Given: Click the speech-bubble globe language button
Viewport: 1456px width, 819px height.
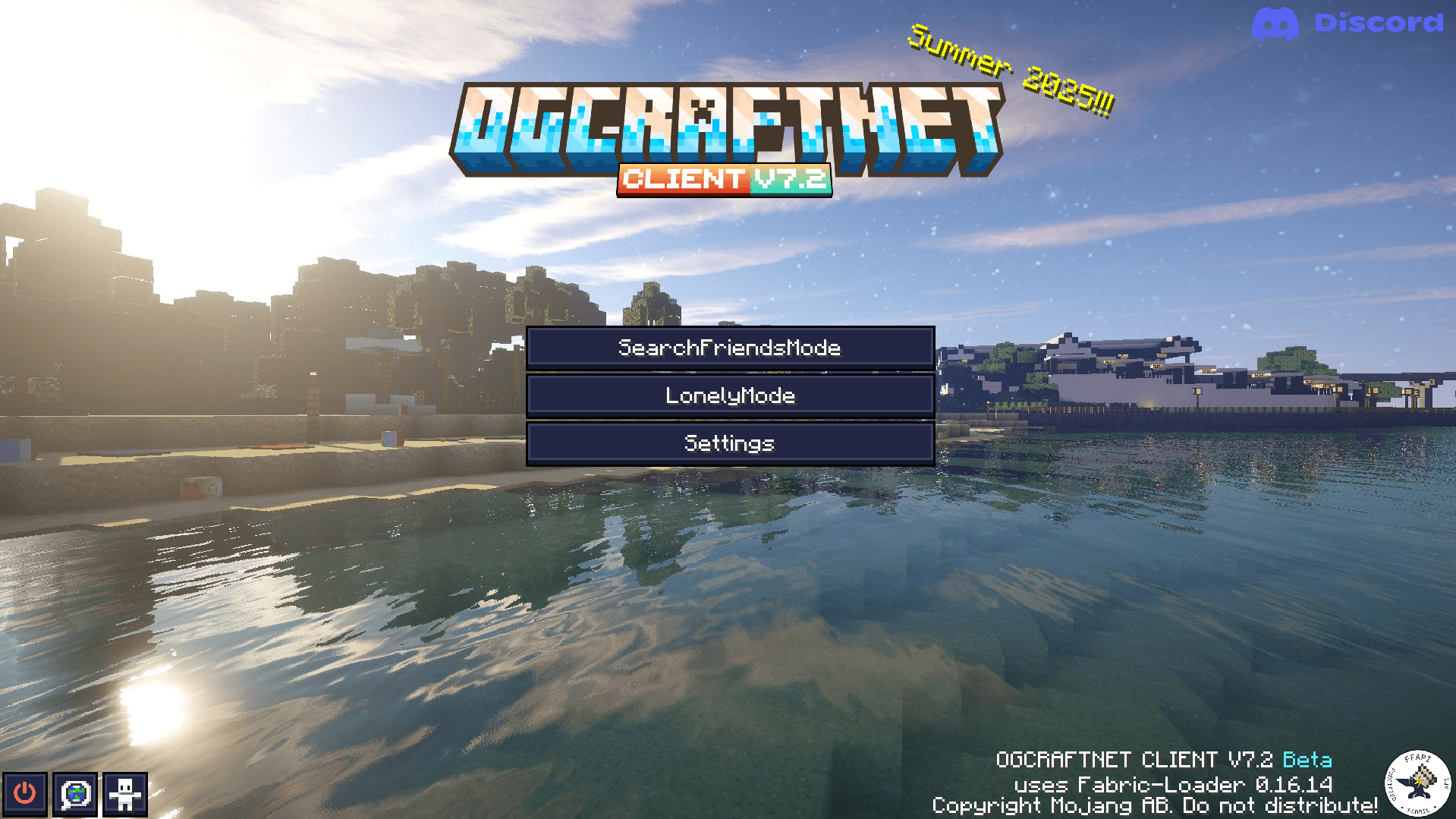Looking at the screenshot, I should 75,794.
